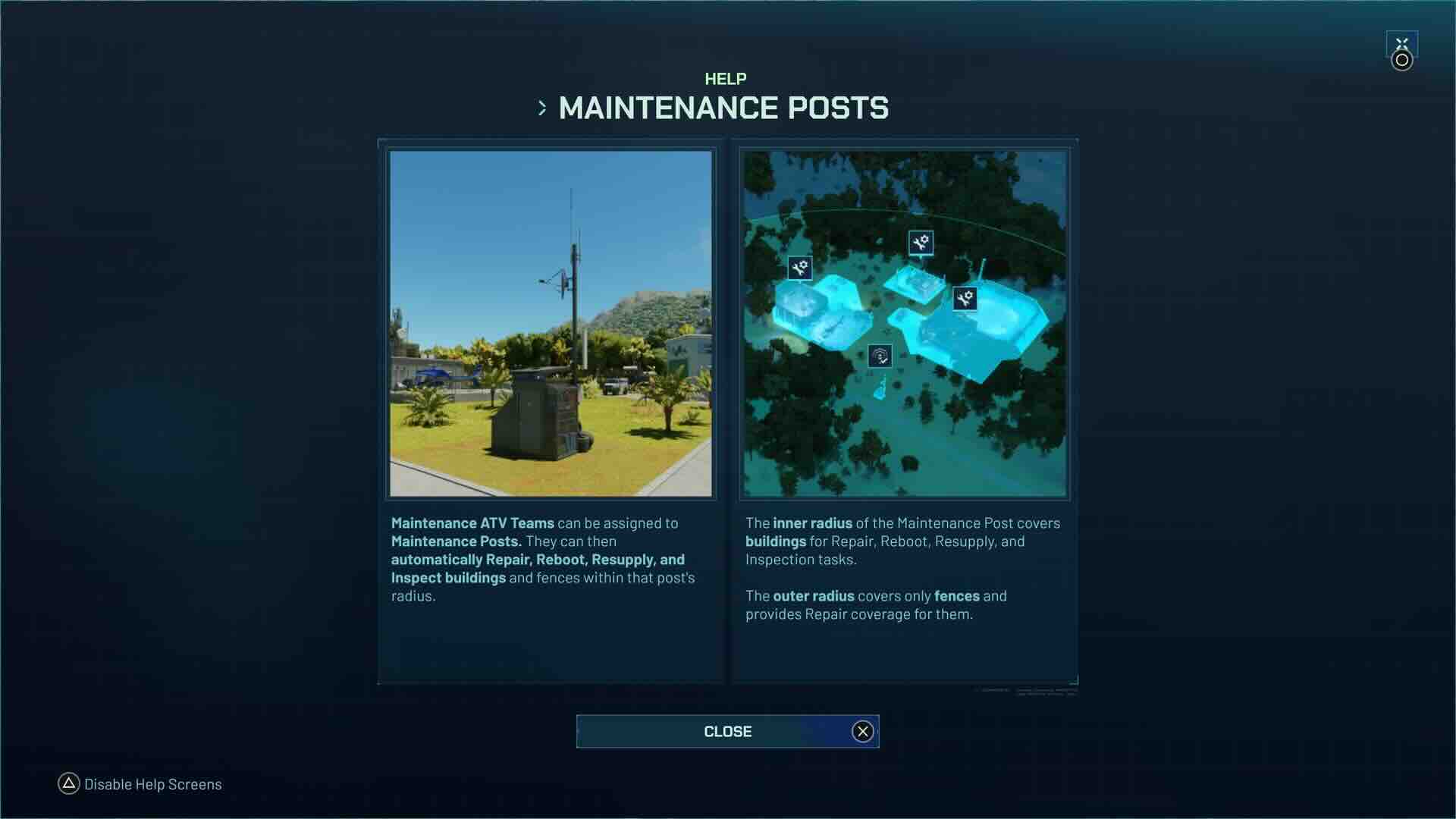Click the circular controller-button icon below the resize arrows
1456x819 pixels.
[x=1401, y=61]
